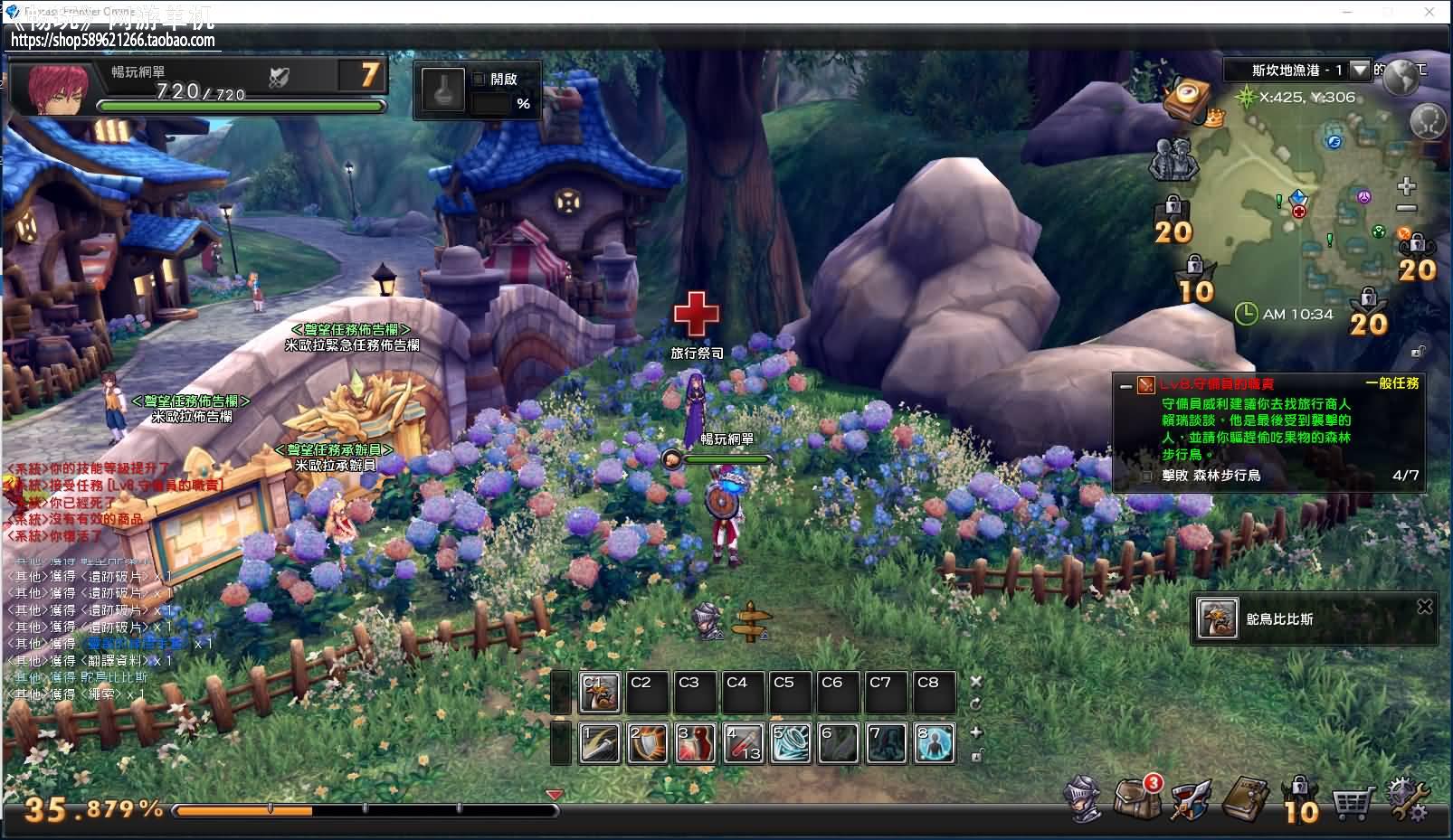Toggle the clock display showing AM 10:34
The width and height of the screenshot is (1453, 840).
pyautogui.click(x=1246, y=313)
